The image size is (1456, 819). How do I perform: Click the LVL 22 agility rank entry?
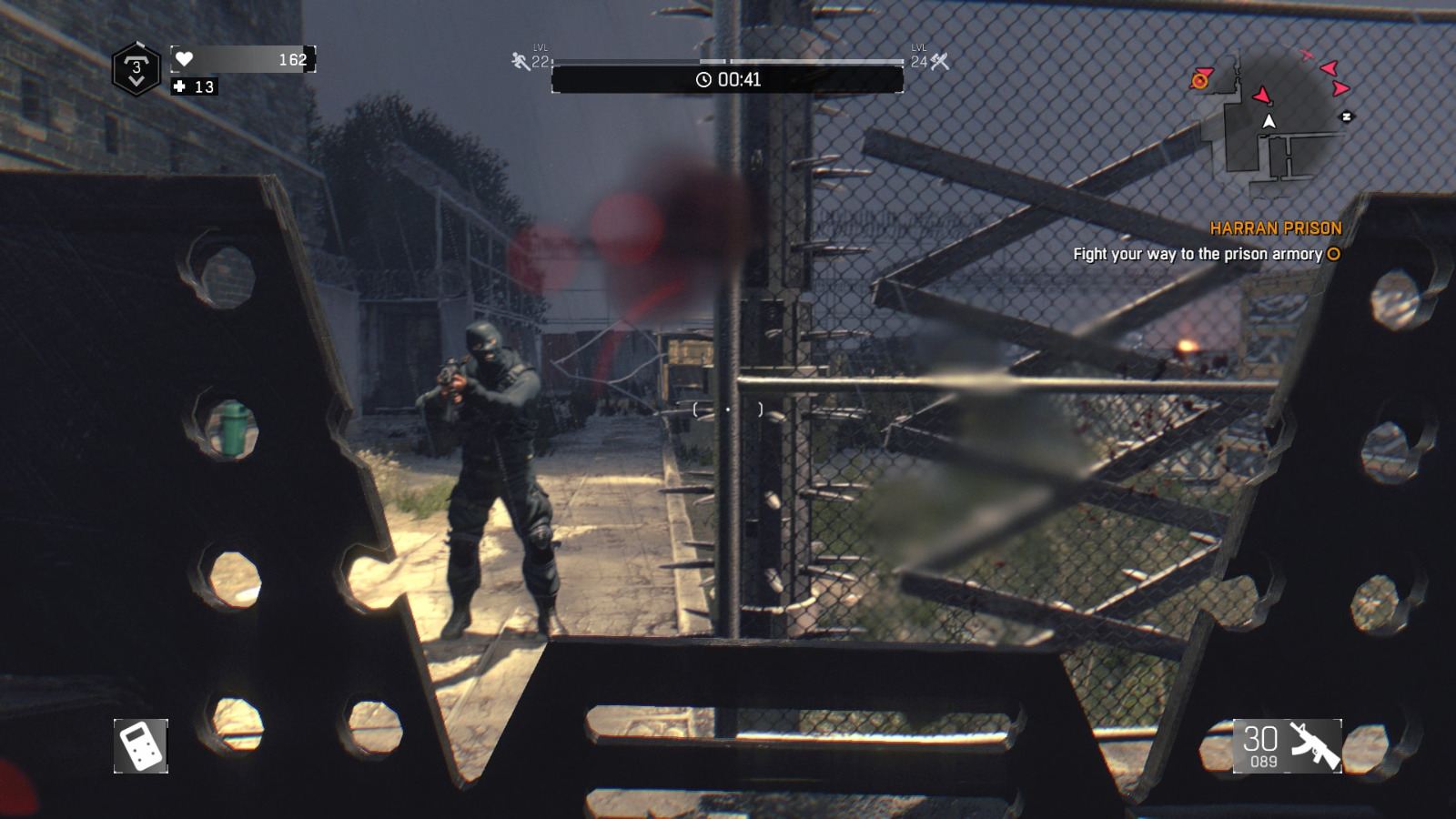[536, 59]
